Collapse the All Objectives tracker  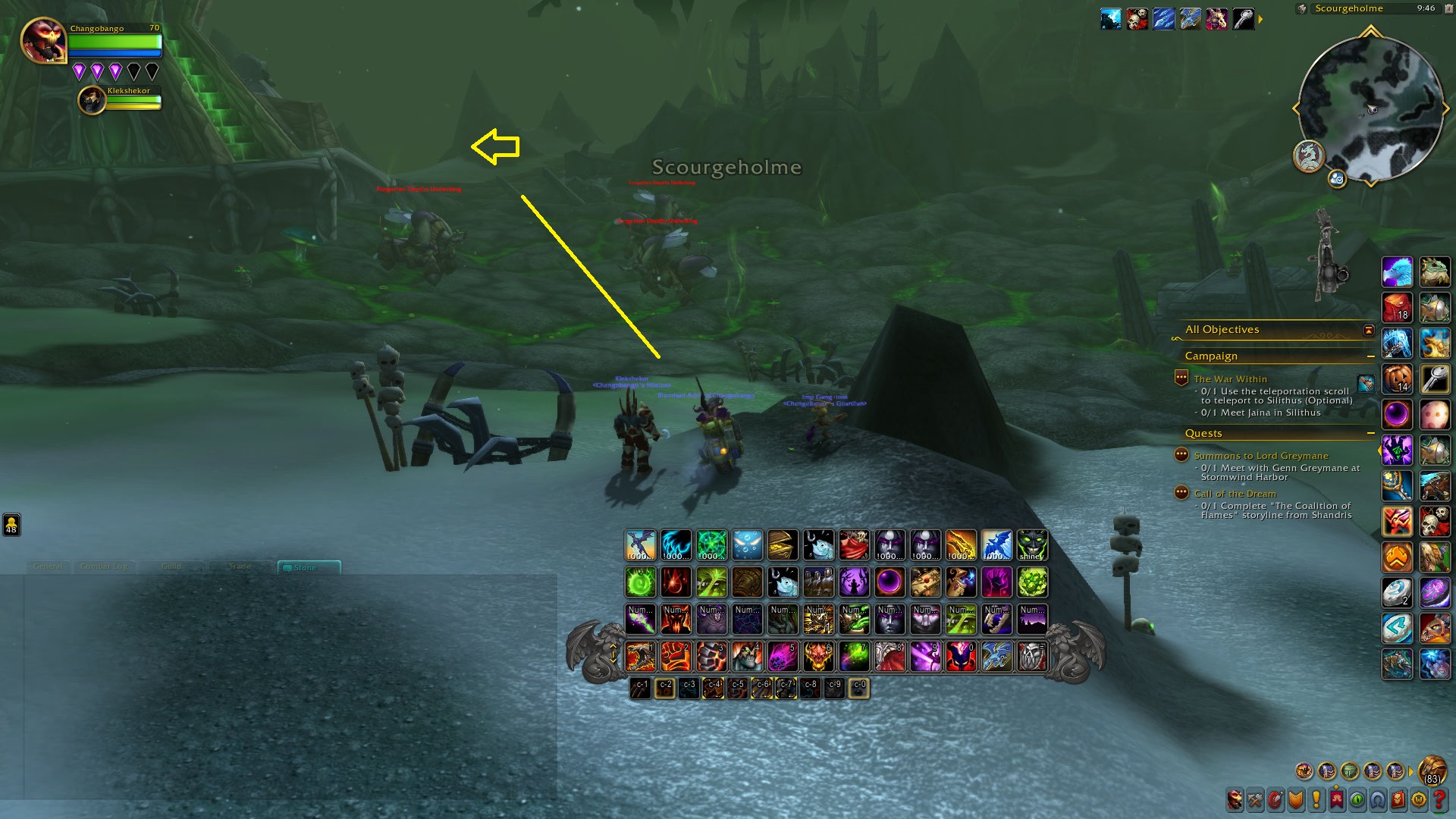click(1368, 330)
